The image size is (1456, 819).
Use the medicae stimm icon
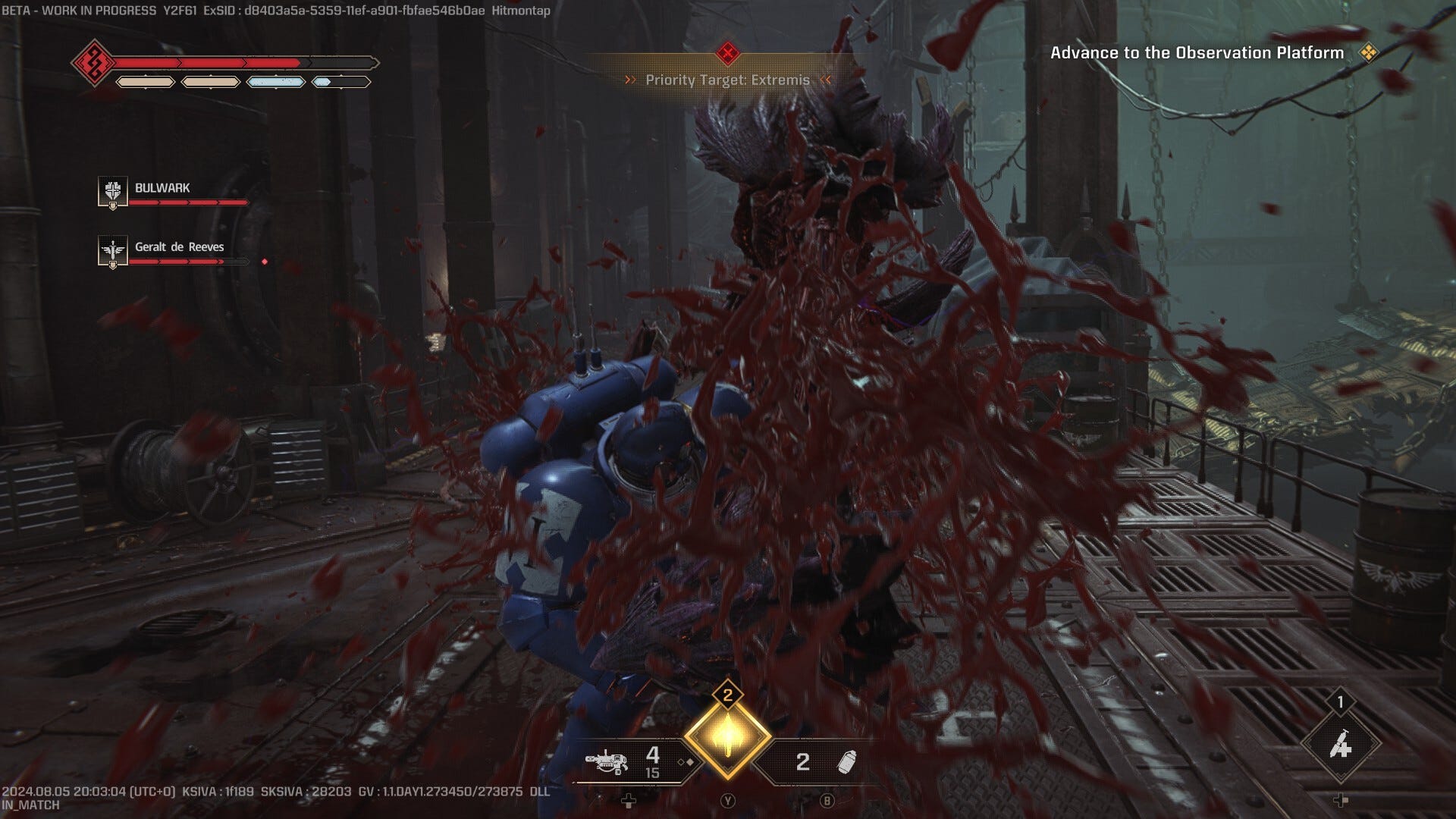pyautogui.click(x=1341, y=745)
